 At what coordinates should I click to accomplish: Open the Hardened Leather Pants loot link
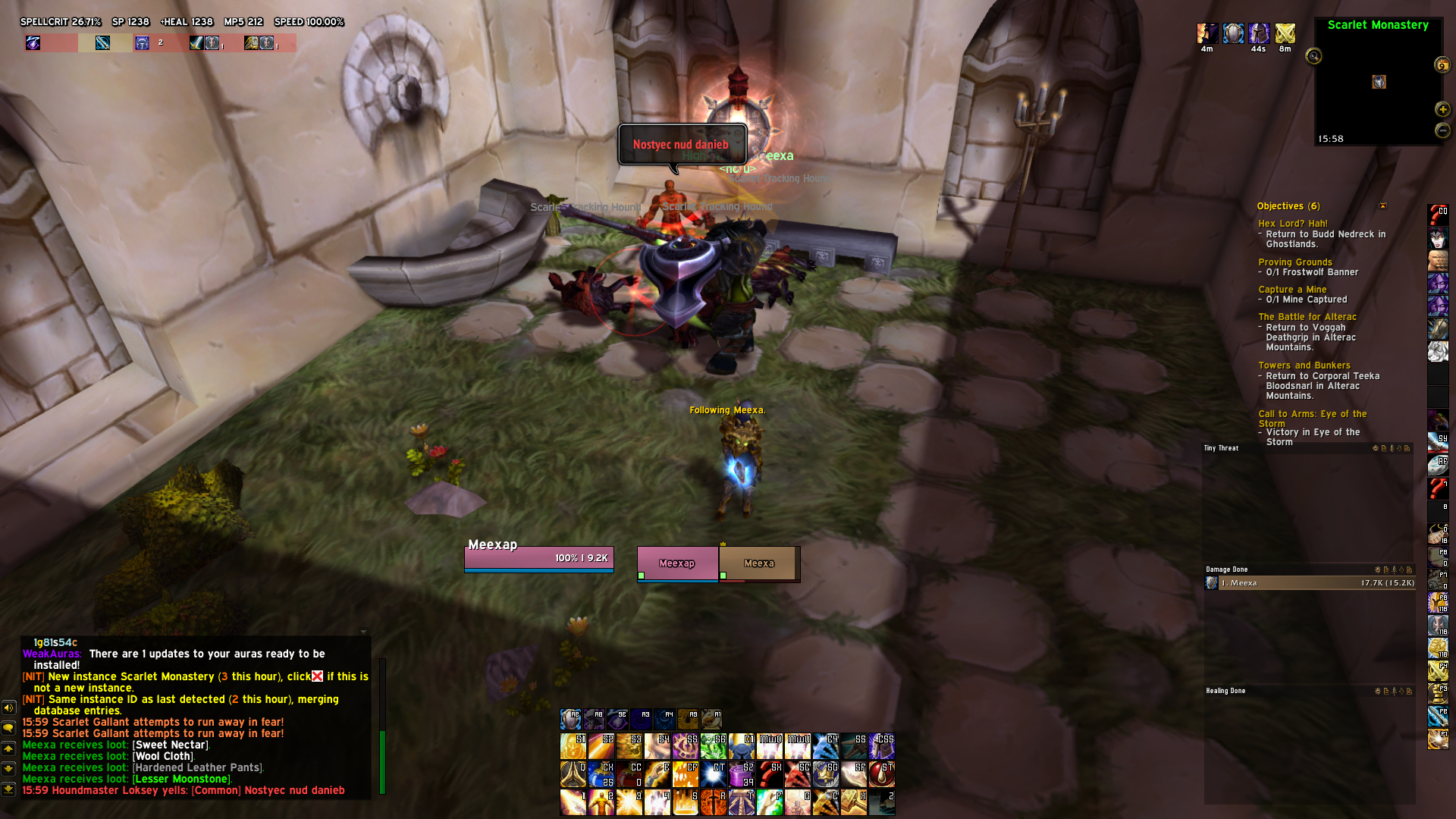pos(197,767)
